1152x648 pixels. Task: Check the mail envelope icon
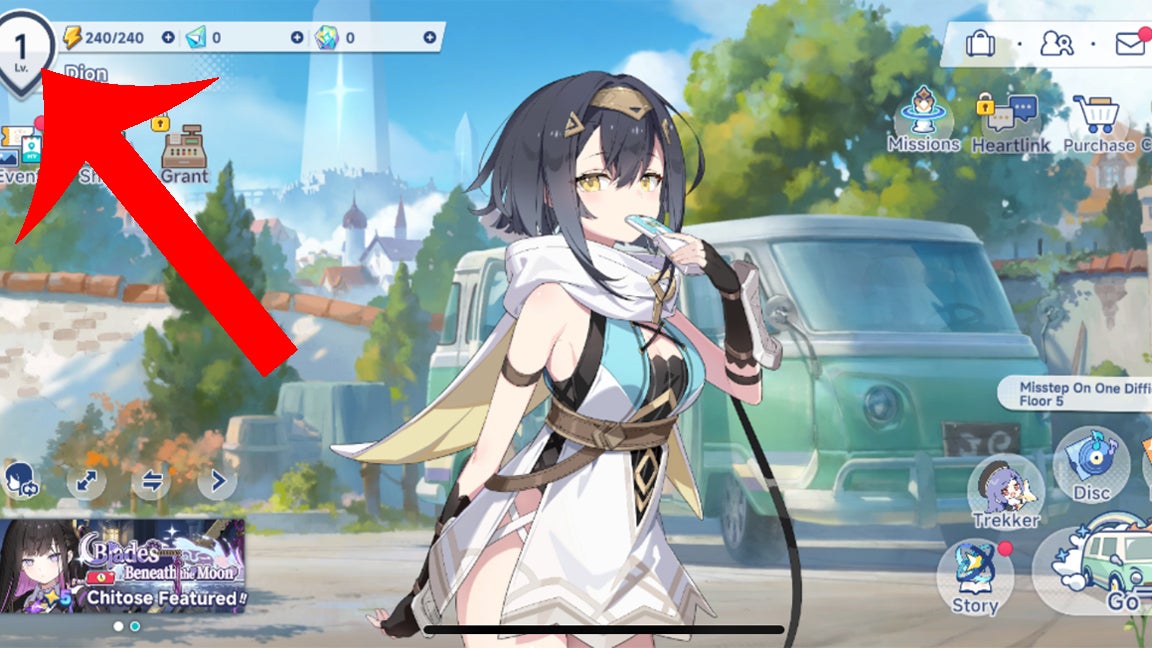point(1130,44)
